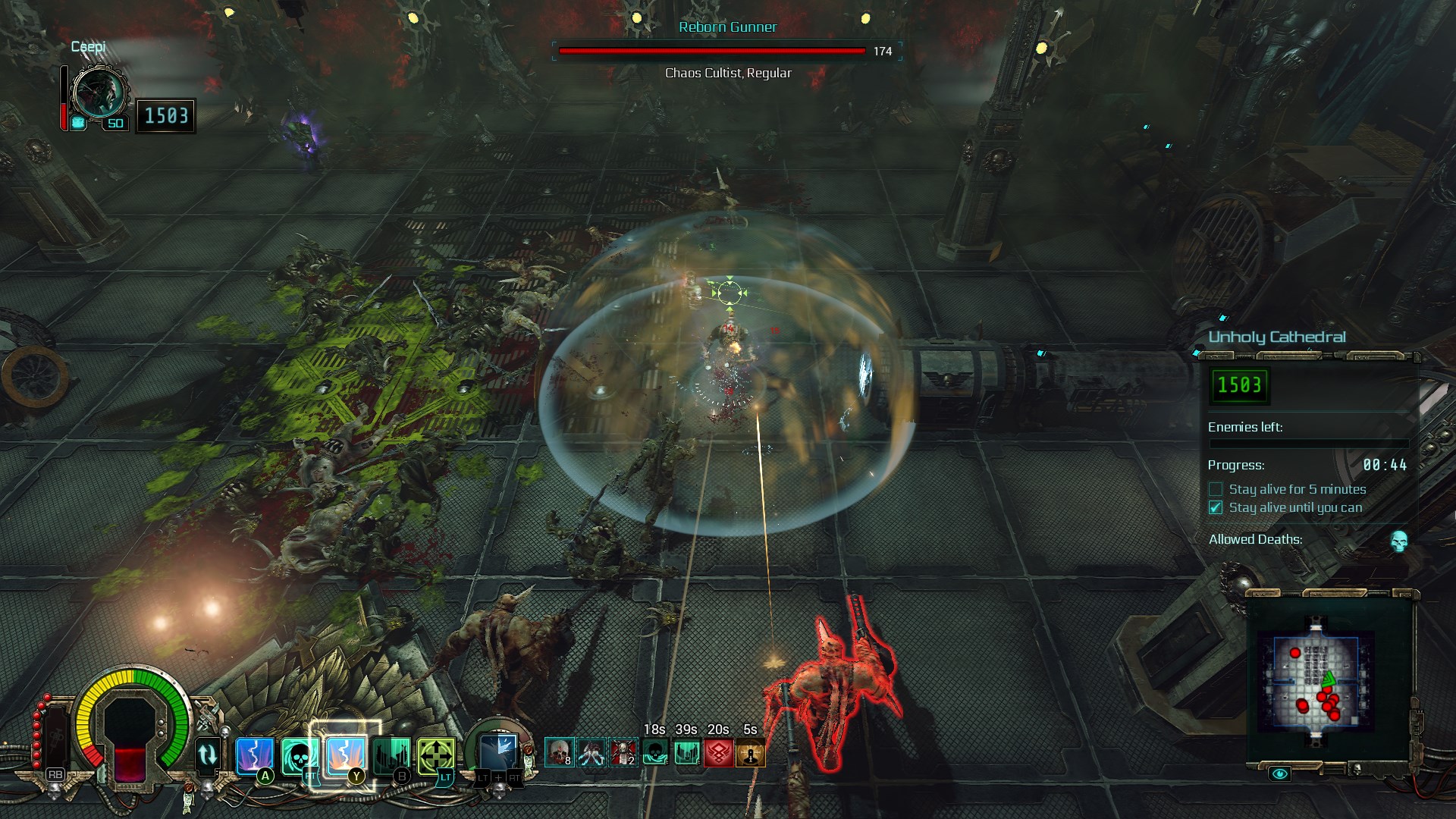Select the highlighted orange lightning ability
Image resolution: width=1456 pixels, height=819 pixels.
click(345, 755)
